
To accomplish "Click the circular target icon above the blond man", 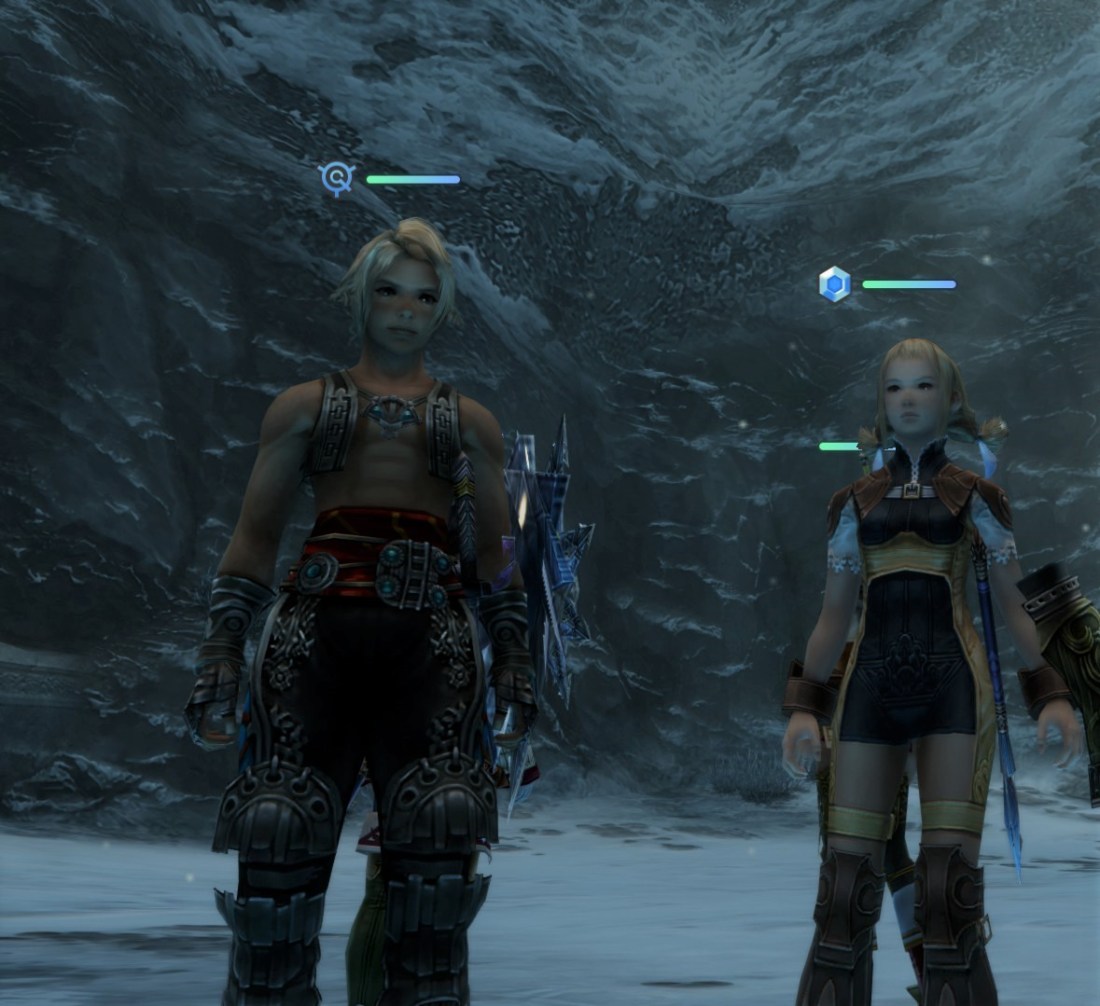I will click(x=337, y=179).
